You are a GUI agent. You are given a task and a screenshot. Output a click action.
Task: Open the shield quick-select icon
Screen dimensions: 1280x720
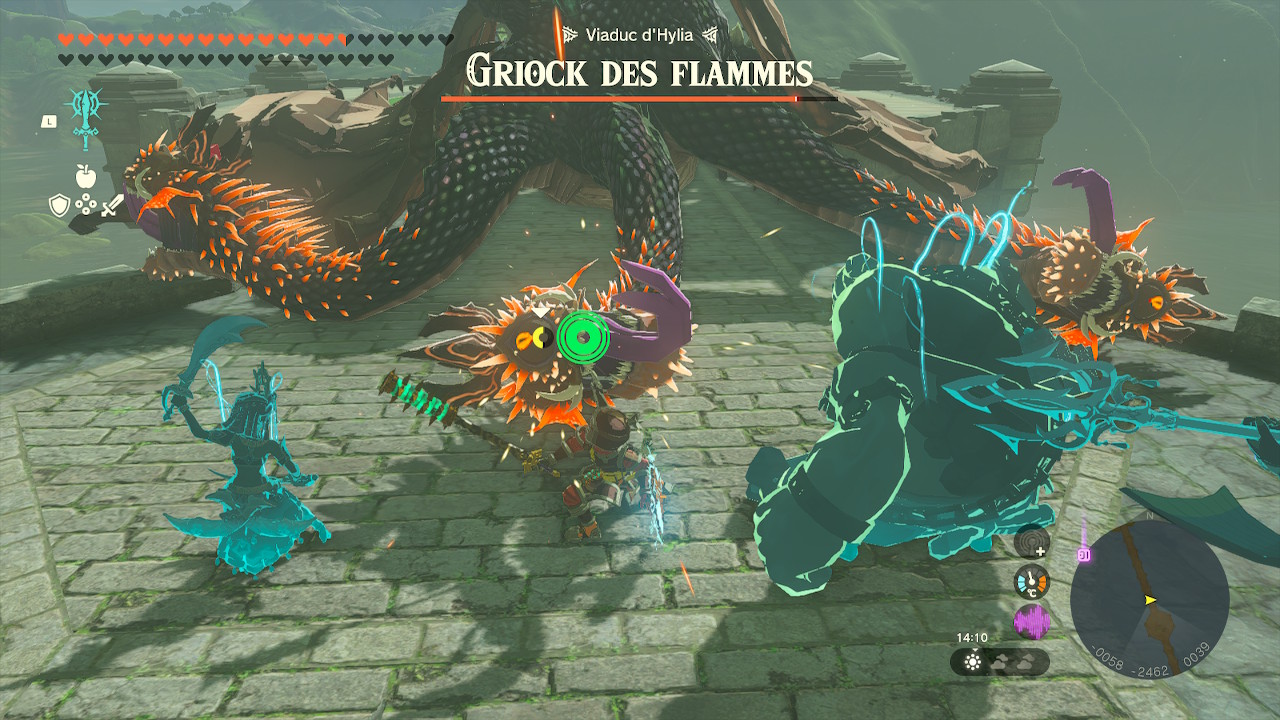[x=58, y=205]
